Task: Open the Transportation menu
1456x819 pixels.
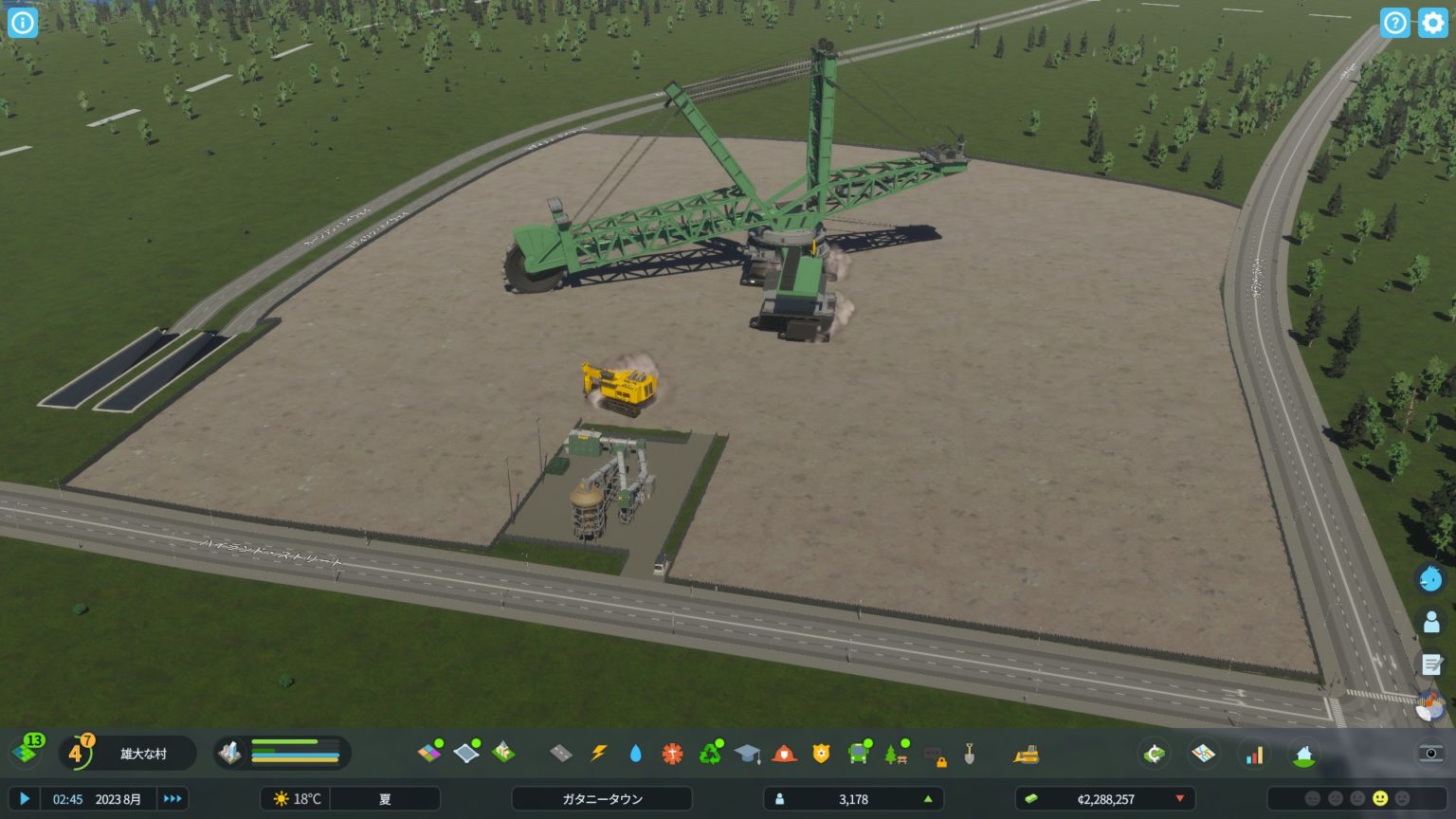Action: click(856, 754)
